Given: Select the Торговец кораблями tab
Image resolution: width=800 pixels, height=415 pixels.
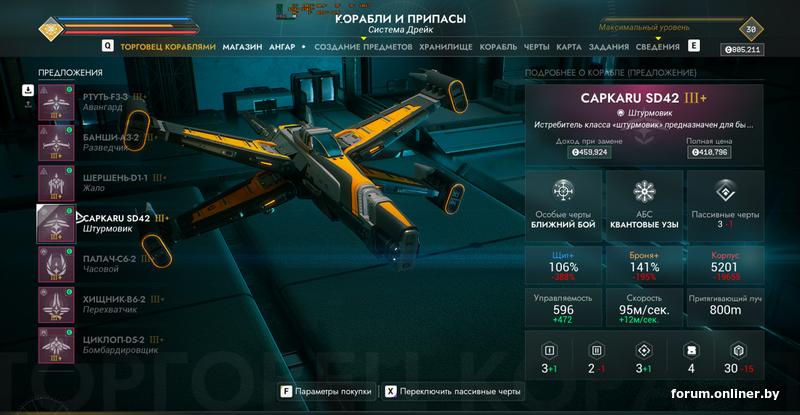Looking at the screenshot, I should coord(168,47).
